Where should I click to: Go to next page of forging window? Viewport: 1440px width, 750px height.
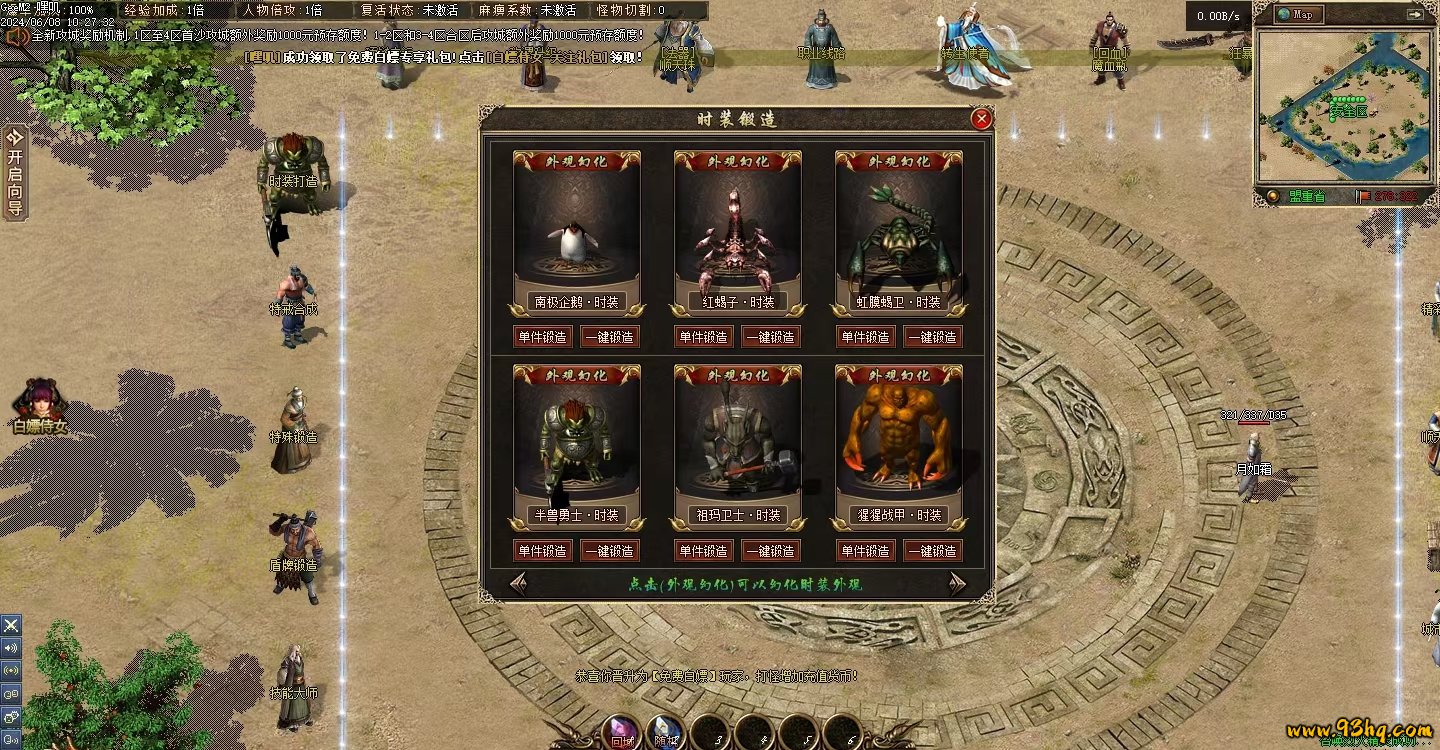[957, 583]
